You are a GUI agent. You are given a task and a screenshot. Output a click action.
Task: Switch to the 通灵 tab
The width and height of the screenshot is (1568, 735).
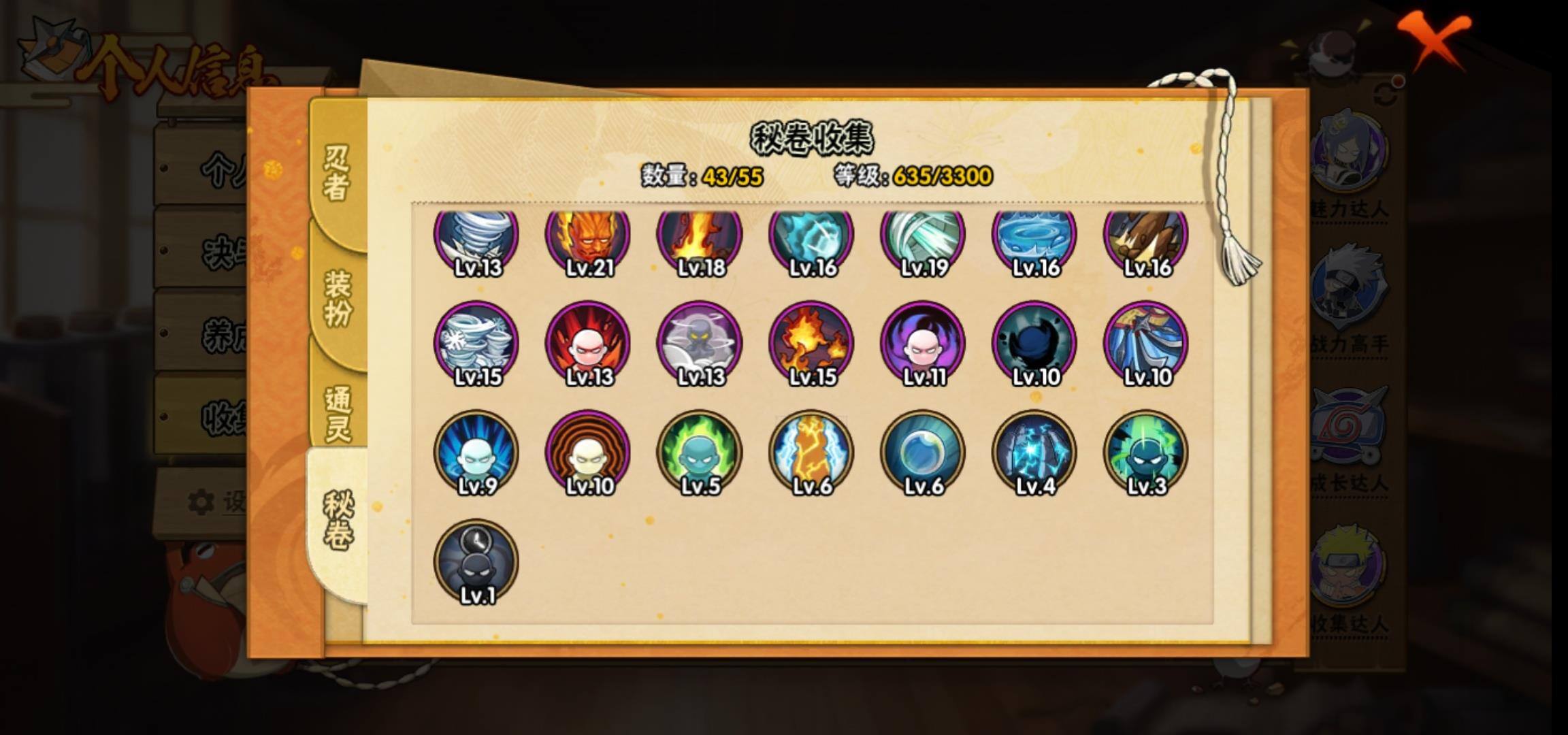(338, 413)
